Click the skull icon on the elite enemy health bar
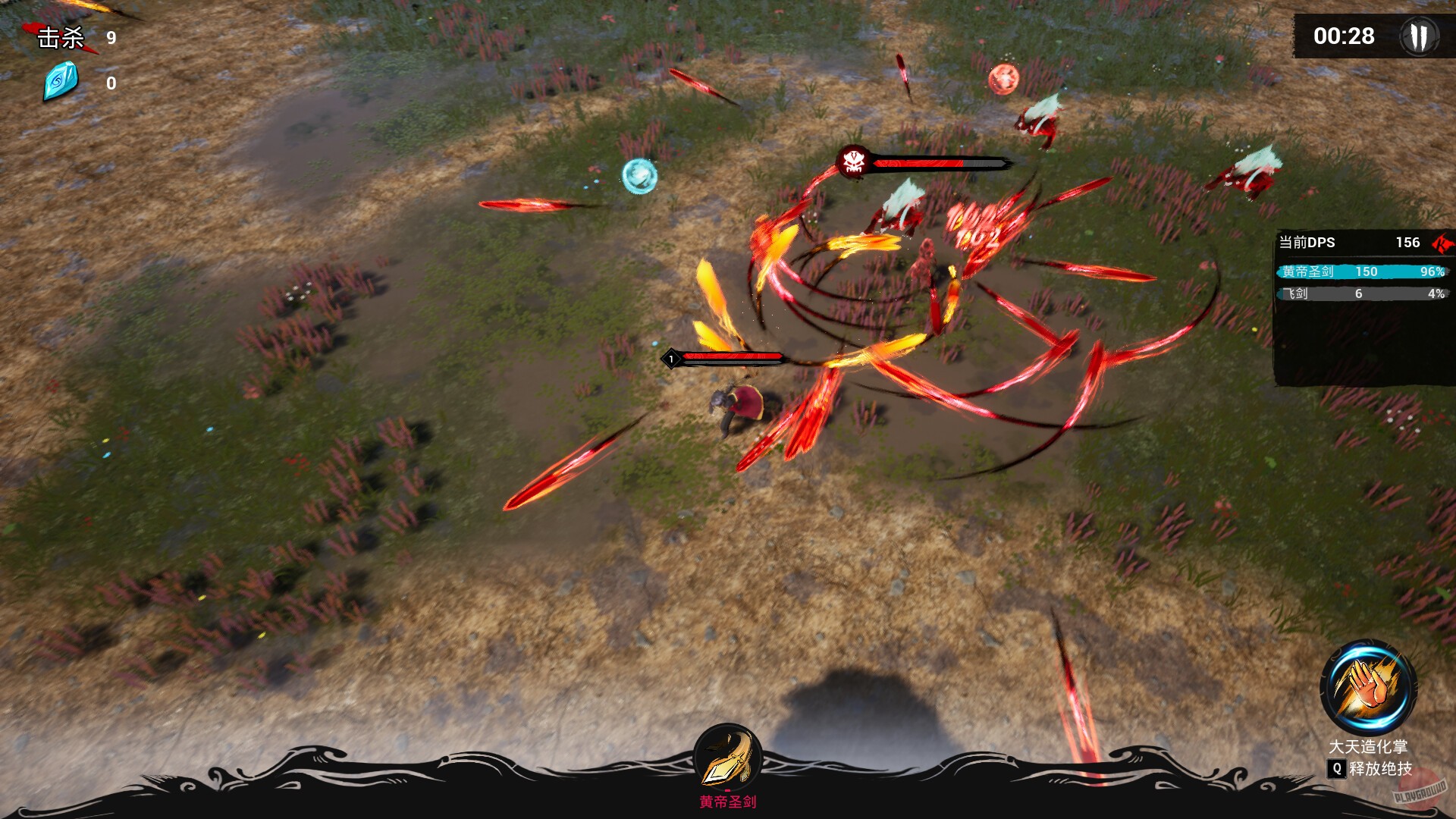Viewport: 1456px width, 819px height. [854, 162]
